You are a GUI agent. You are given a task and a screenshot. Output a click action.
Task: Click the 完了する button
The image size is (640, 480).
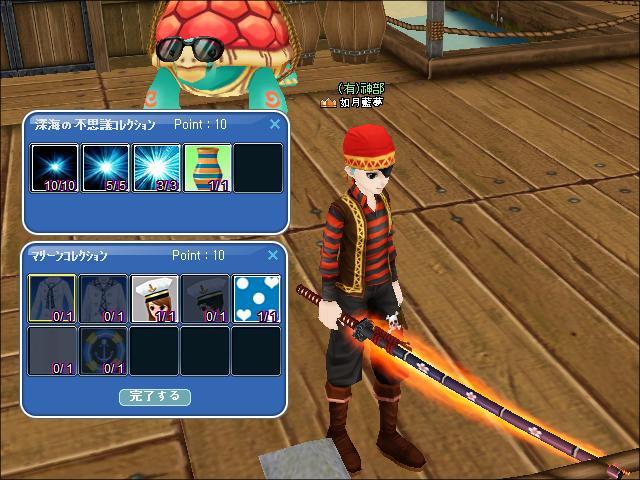[155, 396]
